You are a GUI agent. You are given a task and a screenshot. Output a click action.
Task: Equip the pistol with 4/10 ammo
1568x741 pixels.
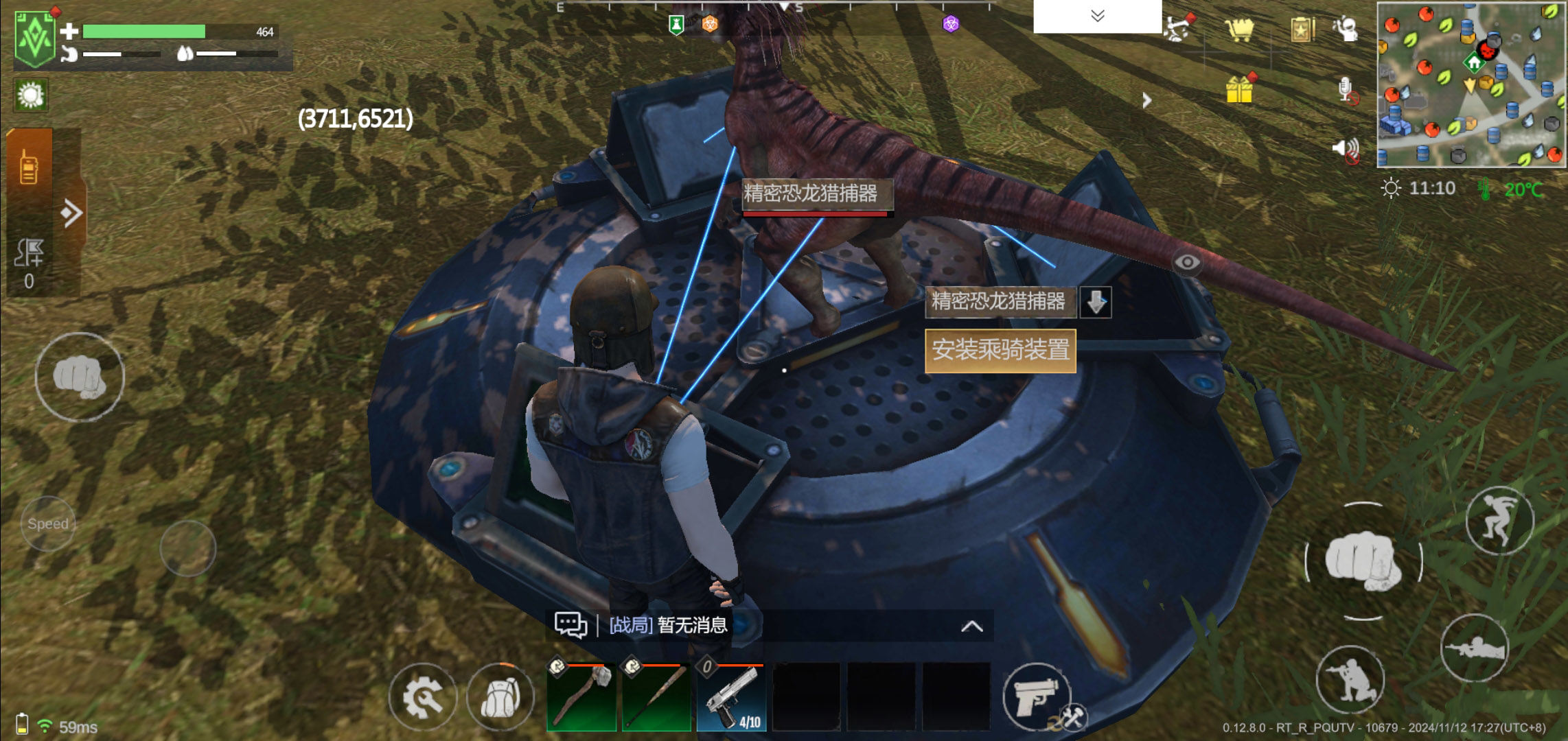pyautogui.click(x=732, y=697)
